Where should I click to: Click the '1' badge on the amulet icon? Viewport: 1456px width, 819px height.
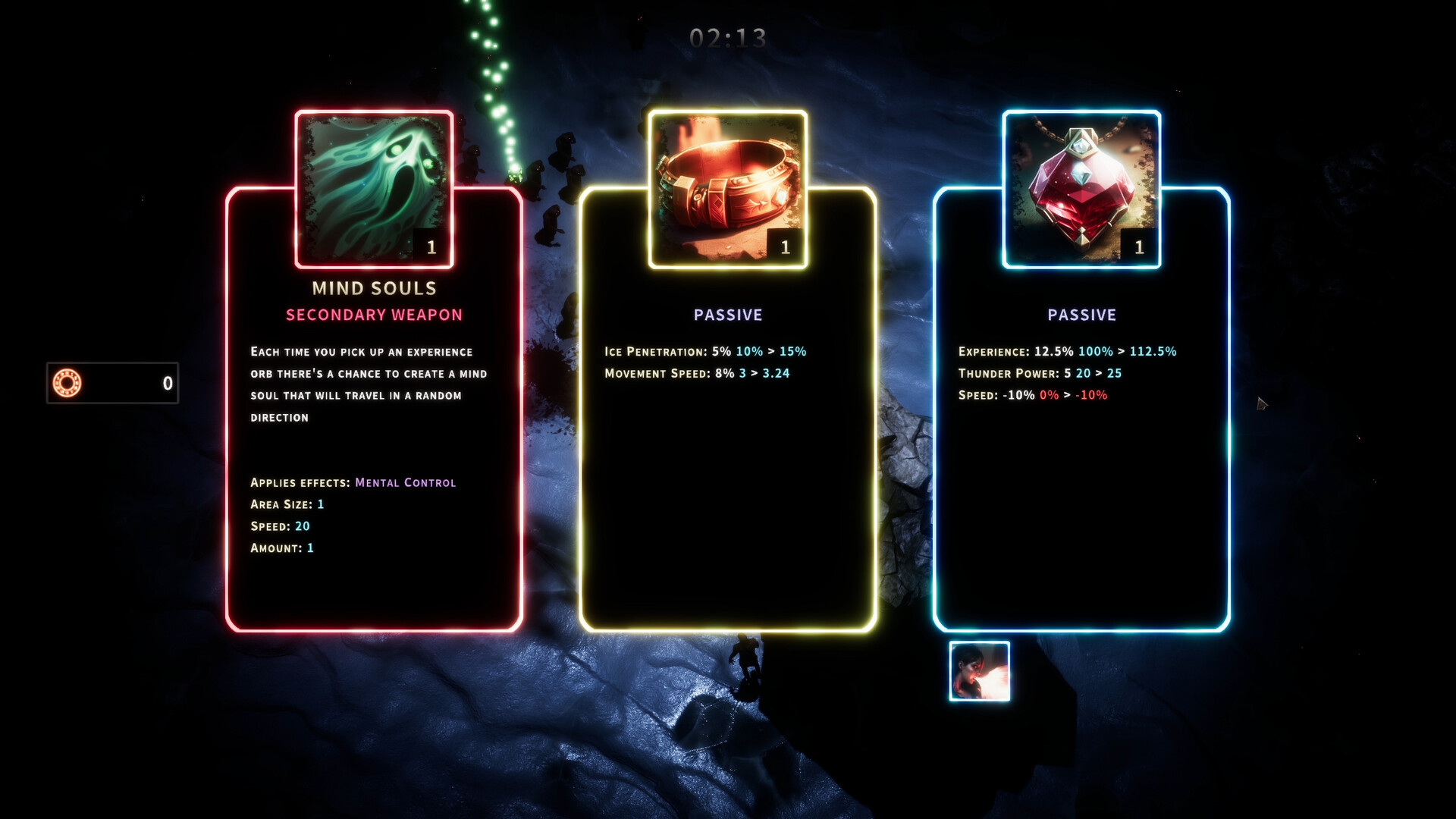pyautogui.click(x=1138, y=245)
